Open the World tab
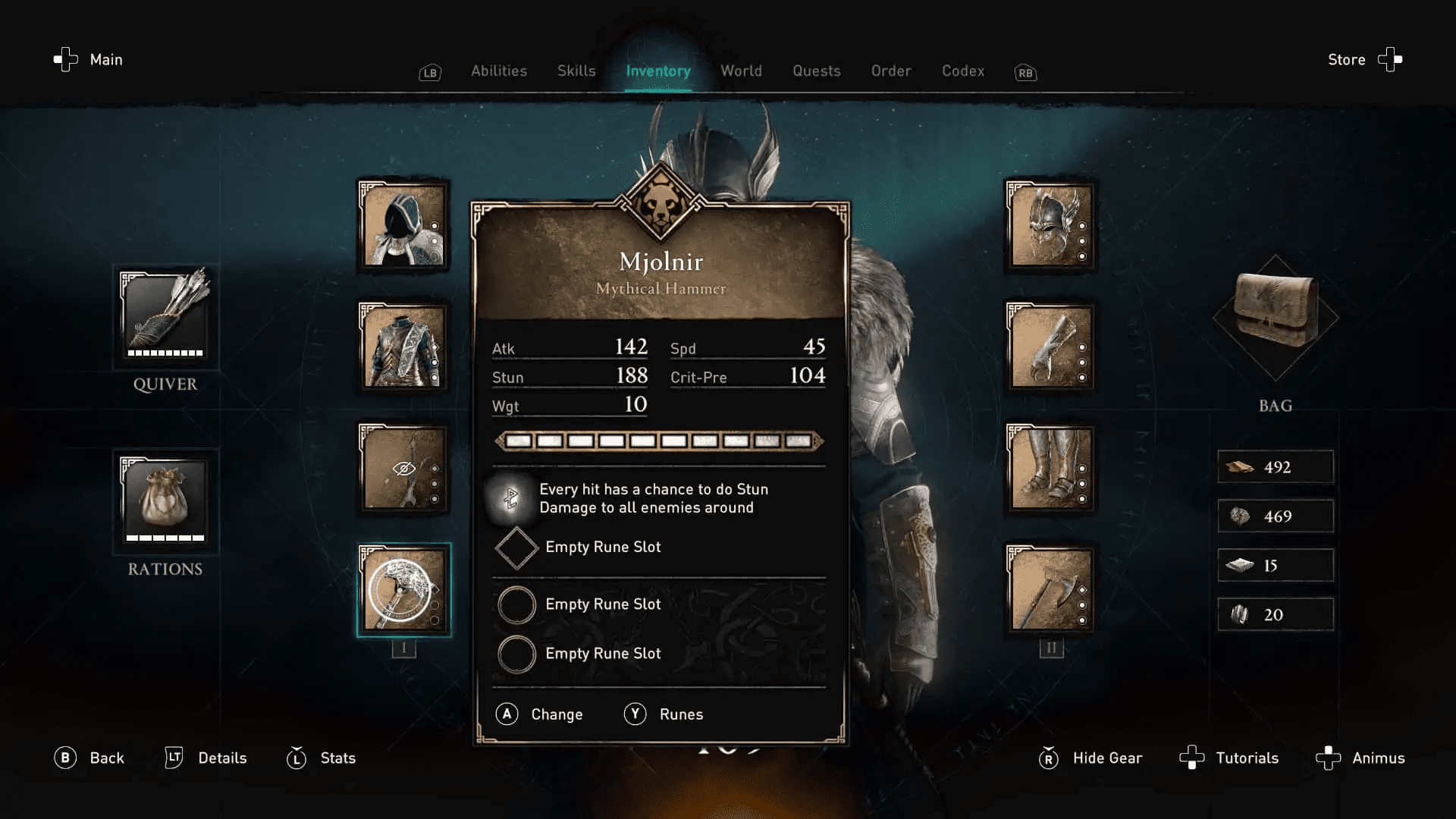 741,71
